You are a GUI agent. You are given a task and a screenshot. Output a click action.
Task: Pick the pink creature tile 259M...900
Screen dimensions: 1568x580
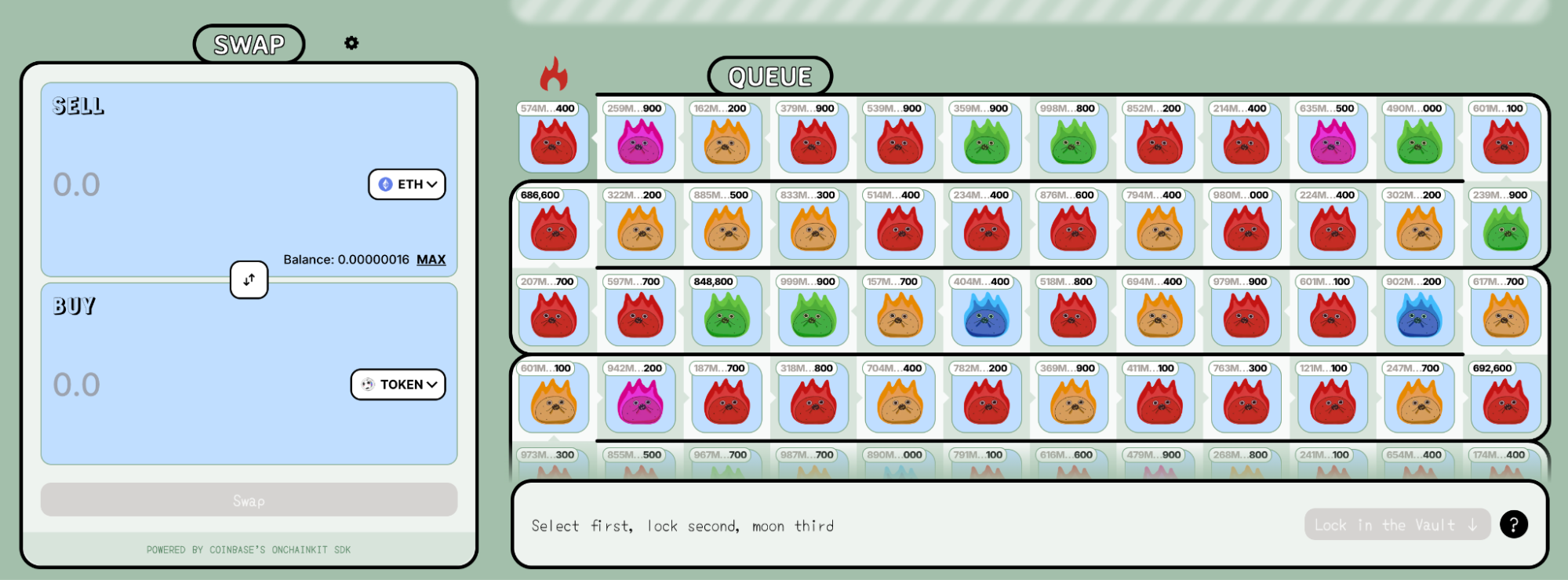[640, 139]
